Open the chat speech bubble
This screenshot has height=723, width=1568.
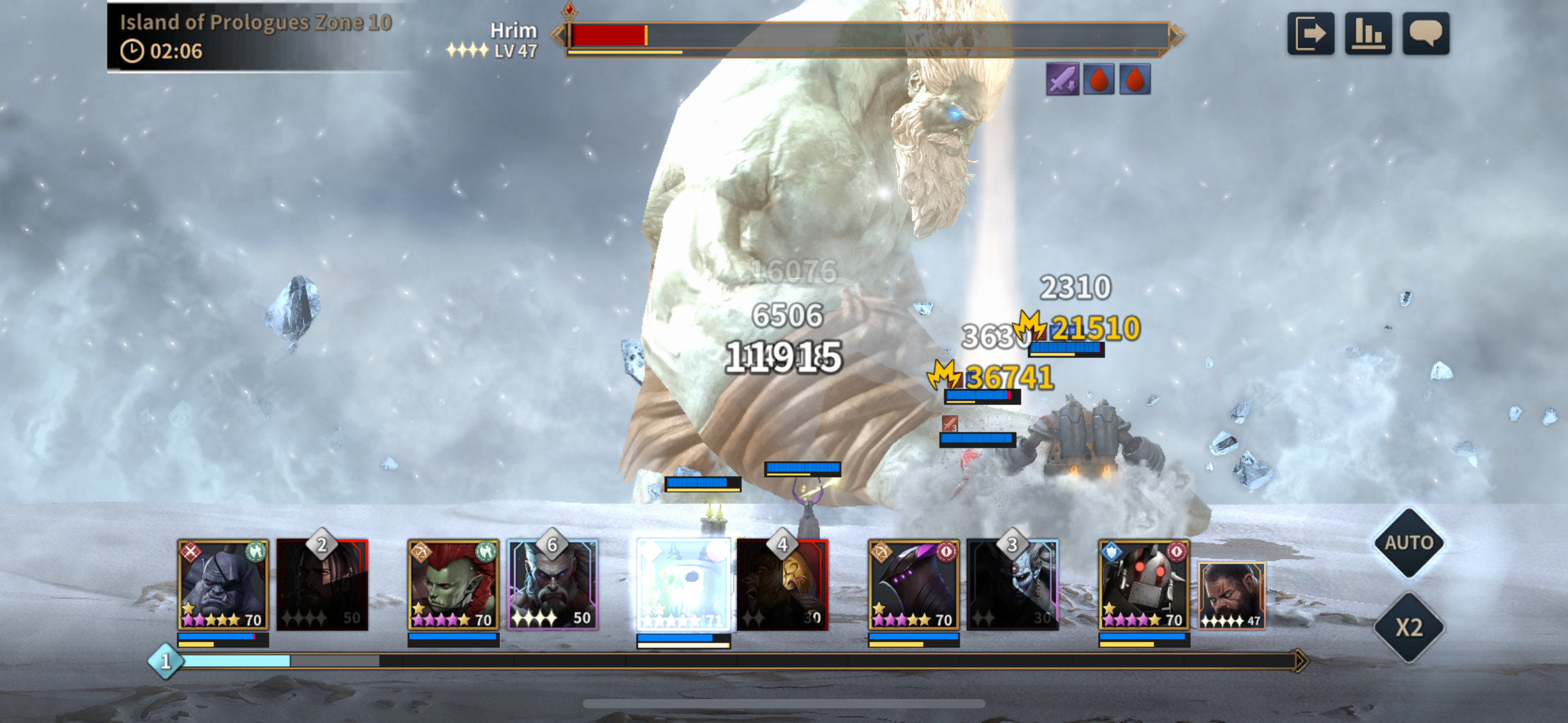[x=1426, y=34]
